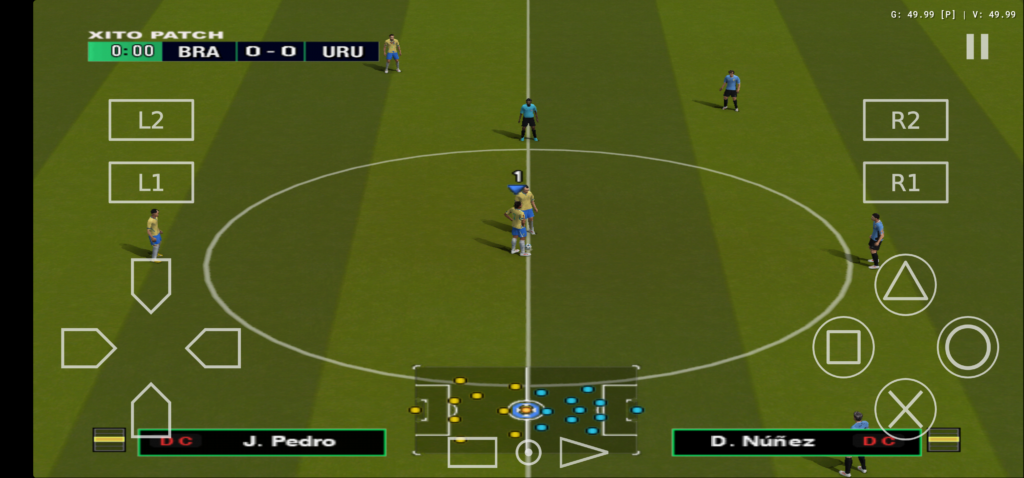The height and width of the screenshot is (478, 1024).
Task: Tap the cross face button
Action: (905, 409)
